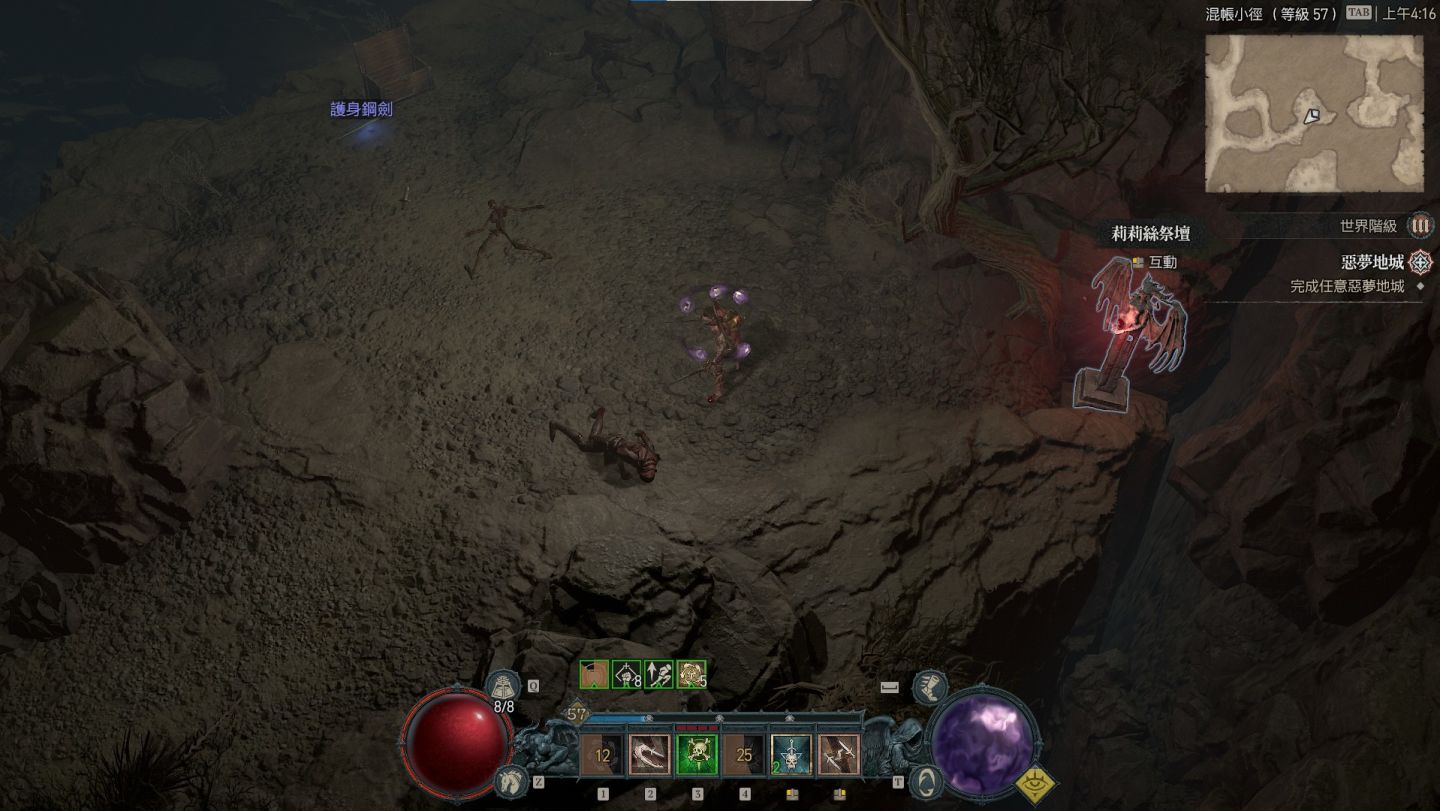Click the World Tier III emblem

pos(1420,226)
